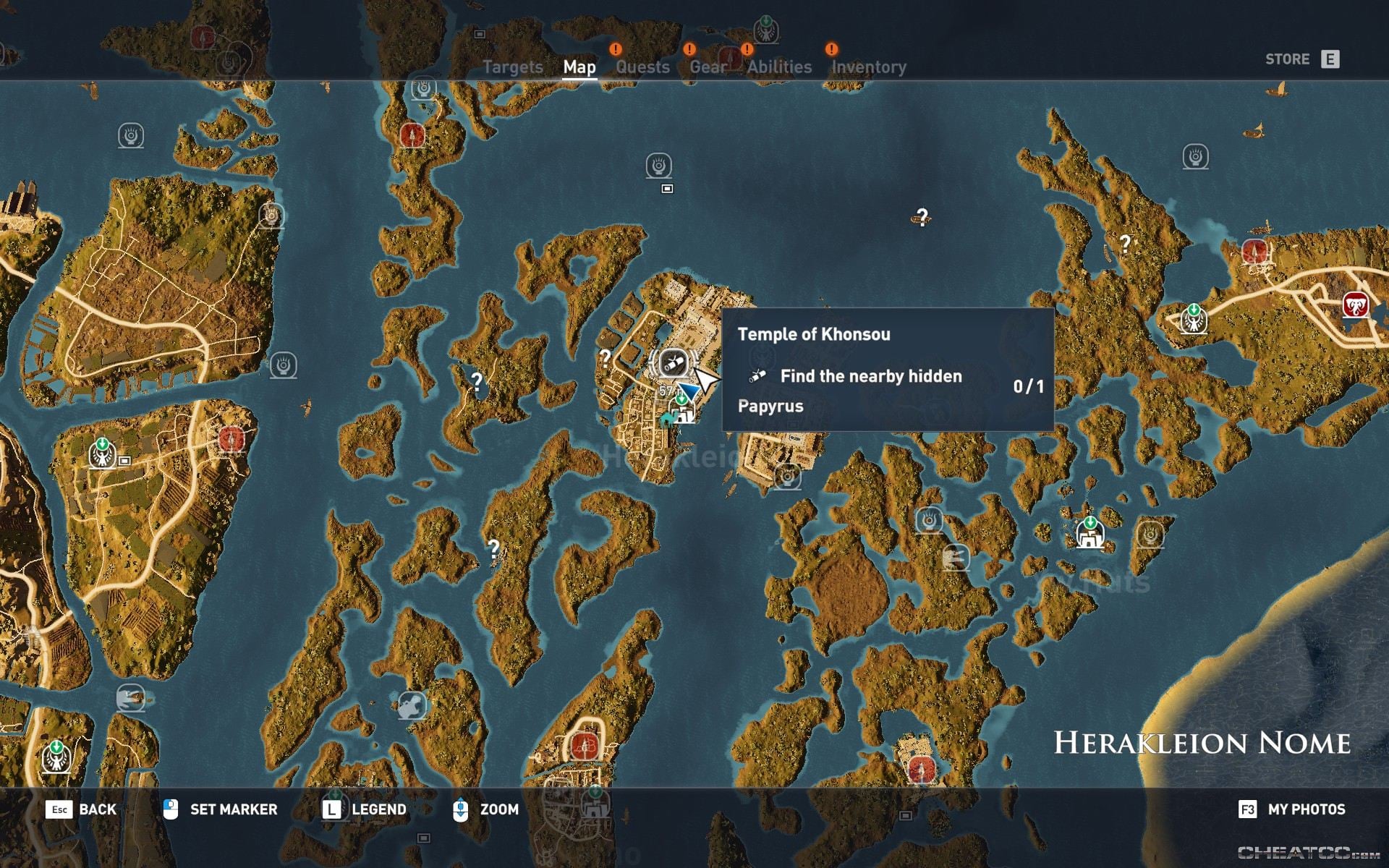Select the question mark location west of the temple

(606, 358)
